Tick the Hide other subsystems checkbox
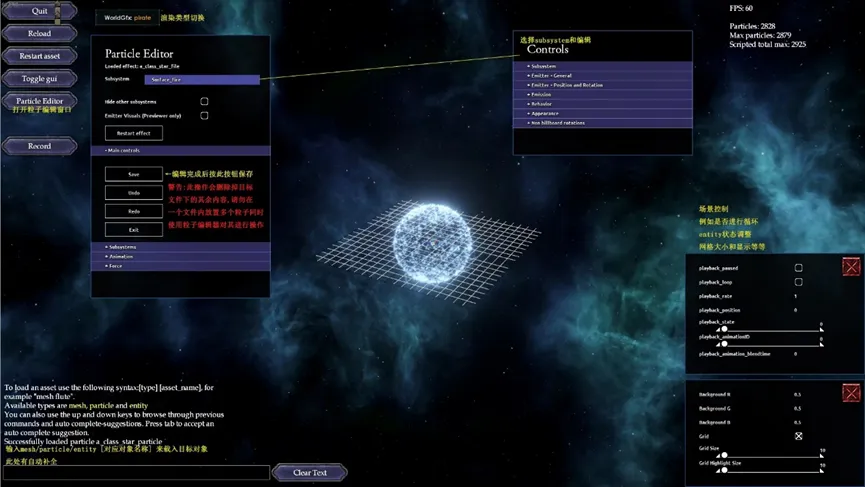The width and height of the screenshot is (865, 487). point(204,101)
